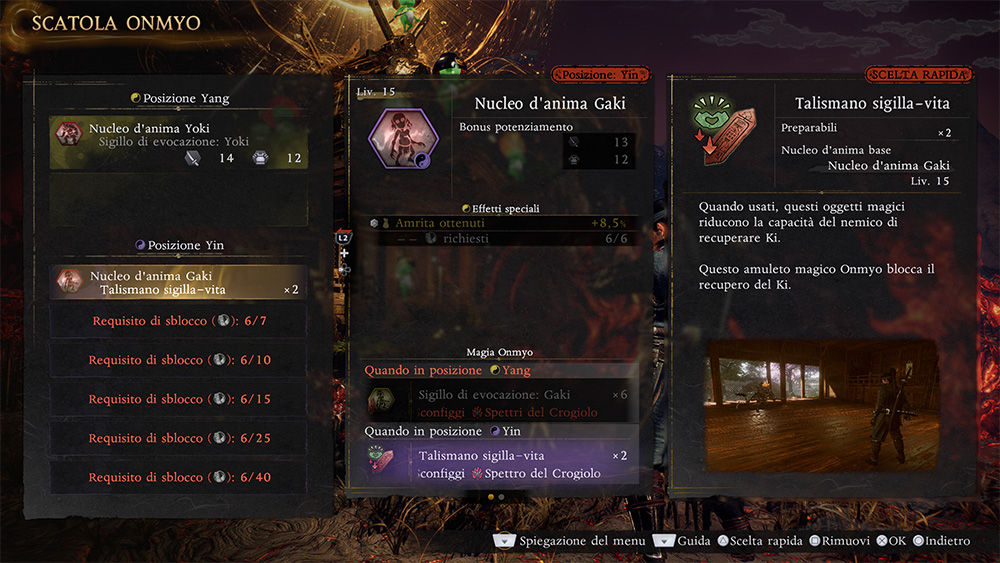
Task: Click the Gaki soul core hexagon icon
Action: [402, 138]
